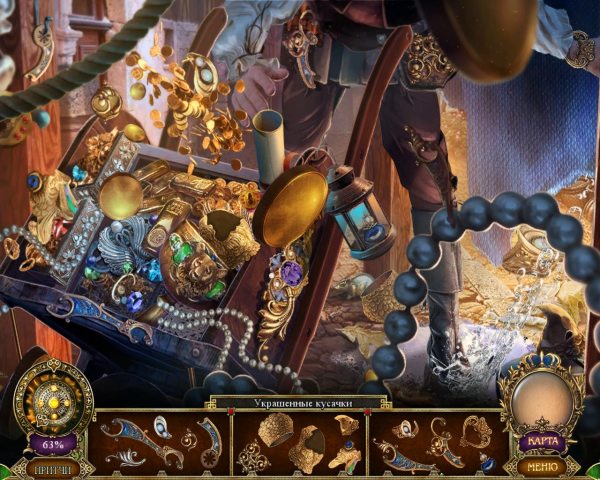Select the middle panel of golden fragments

pos(300,442)
